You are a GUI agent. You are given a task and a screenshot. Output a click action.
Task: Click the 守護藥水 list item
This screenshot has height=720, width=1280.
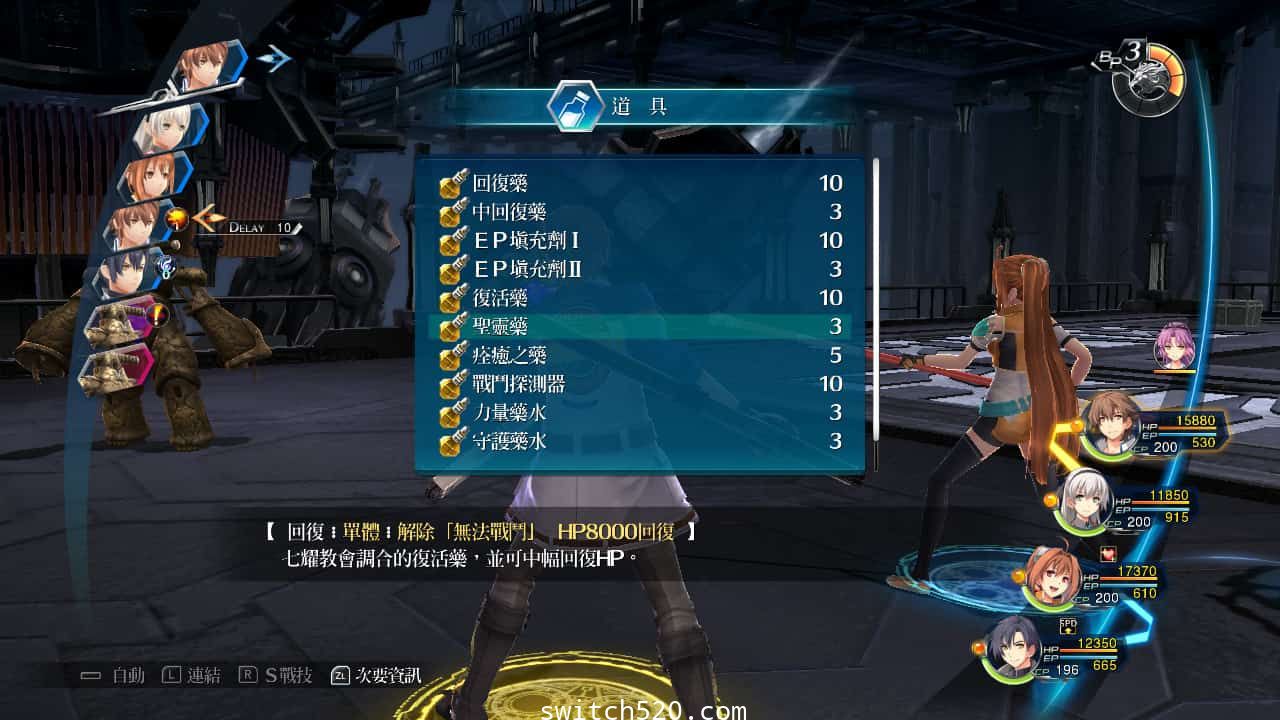[x=510, y=441]
